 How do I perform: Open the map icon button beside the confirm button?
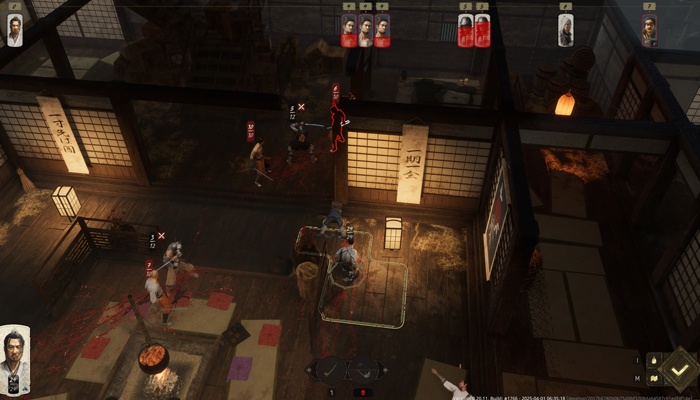[653, 378]
